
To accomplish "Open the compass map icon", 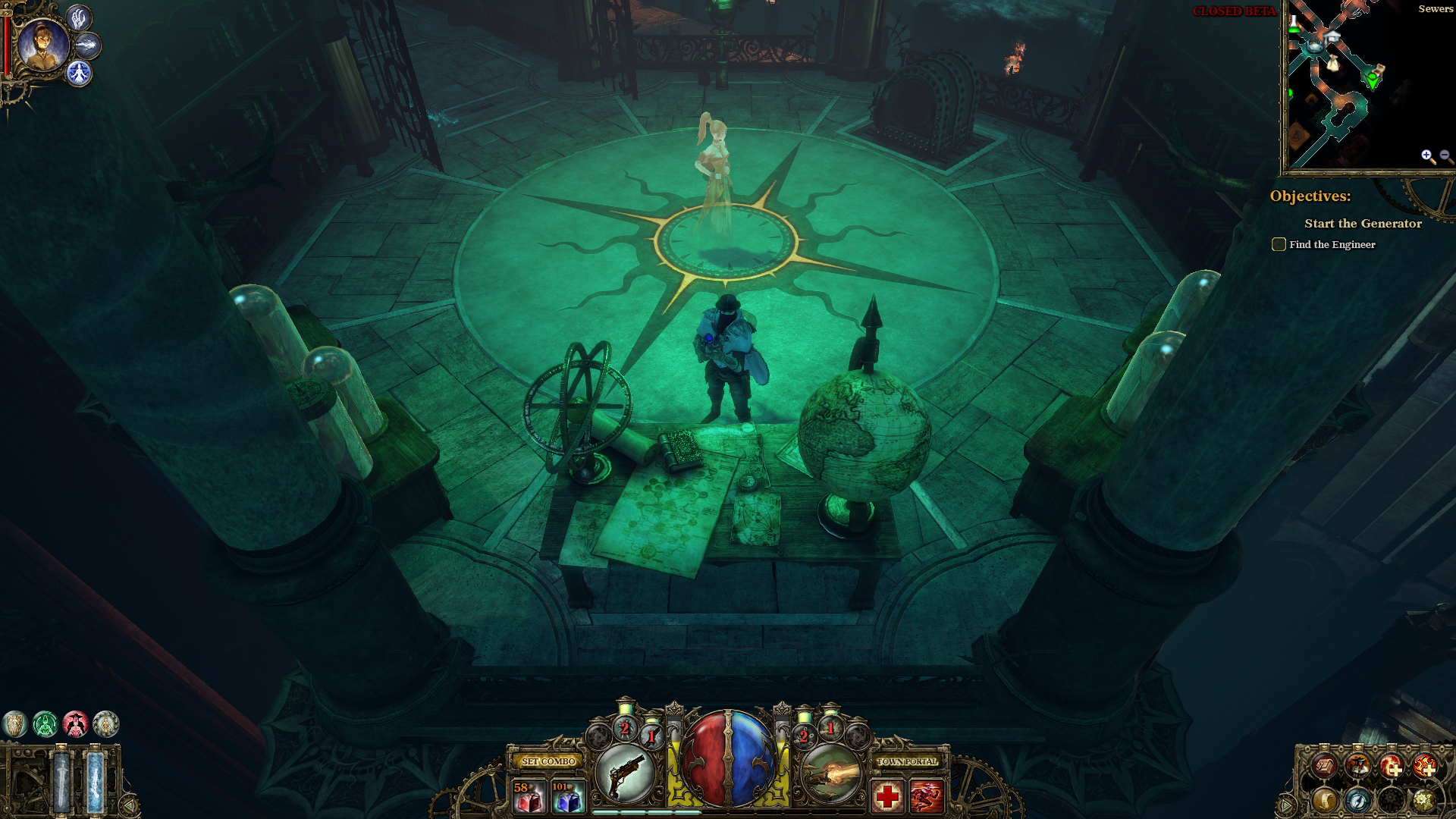I will (x=1357, y=800).
